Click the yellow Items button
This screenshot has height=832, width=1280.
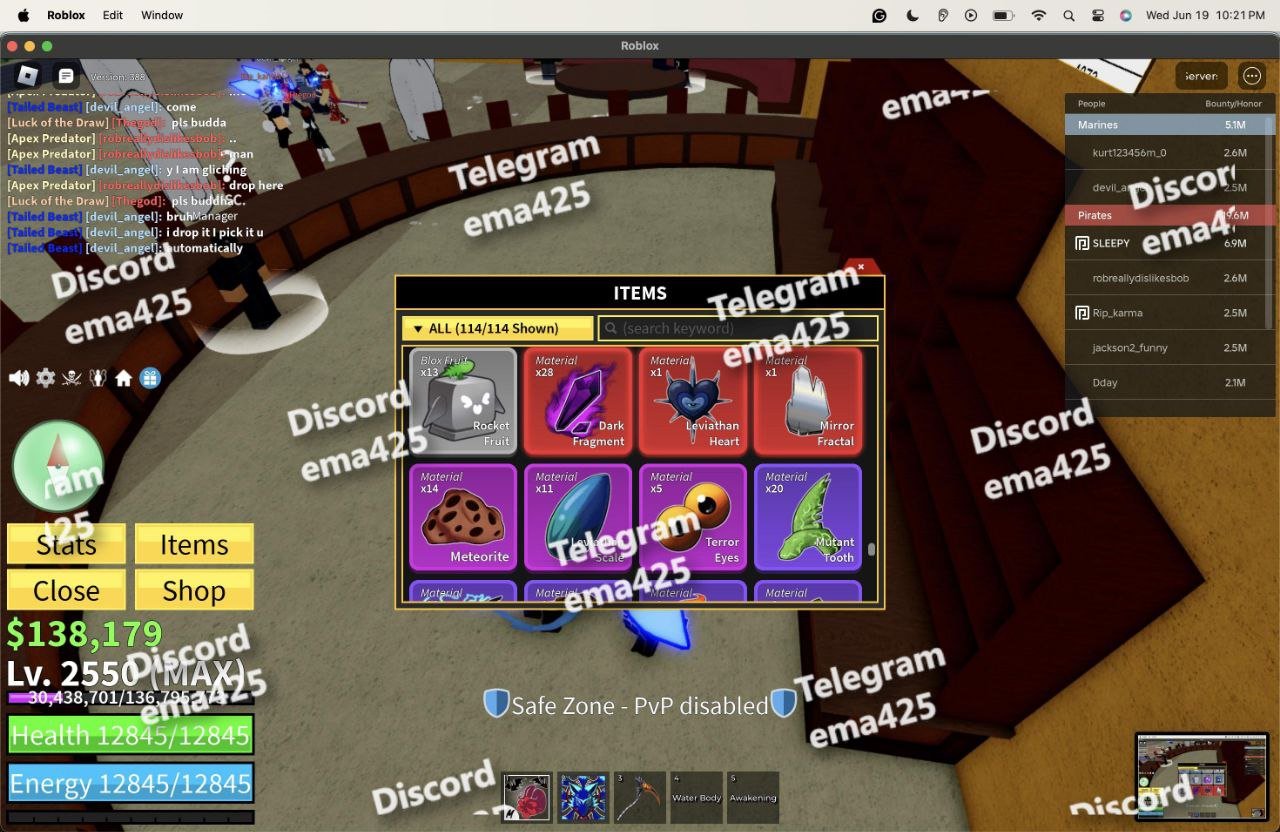click(194, 545)
